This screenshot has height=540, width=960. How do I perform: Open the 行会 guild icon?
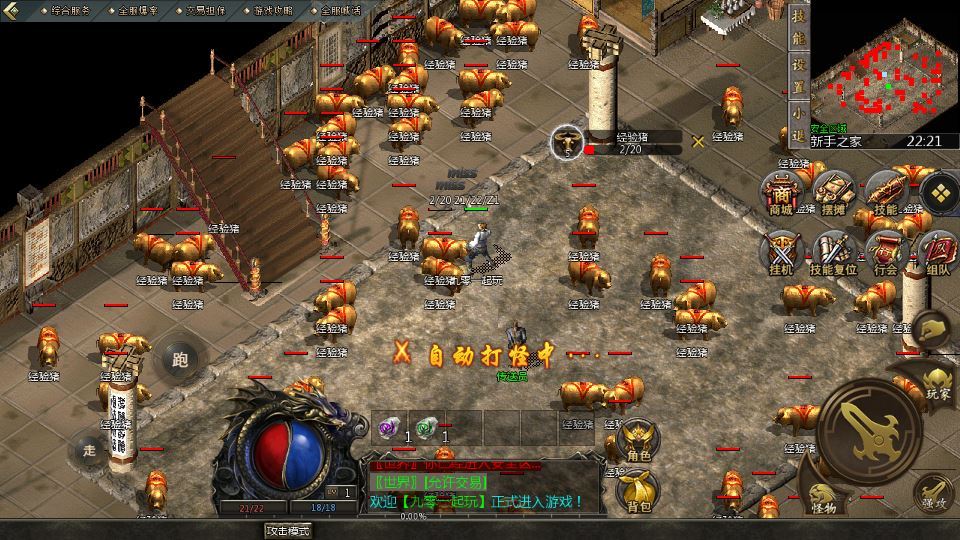(886, 254)
